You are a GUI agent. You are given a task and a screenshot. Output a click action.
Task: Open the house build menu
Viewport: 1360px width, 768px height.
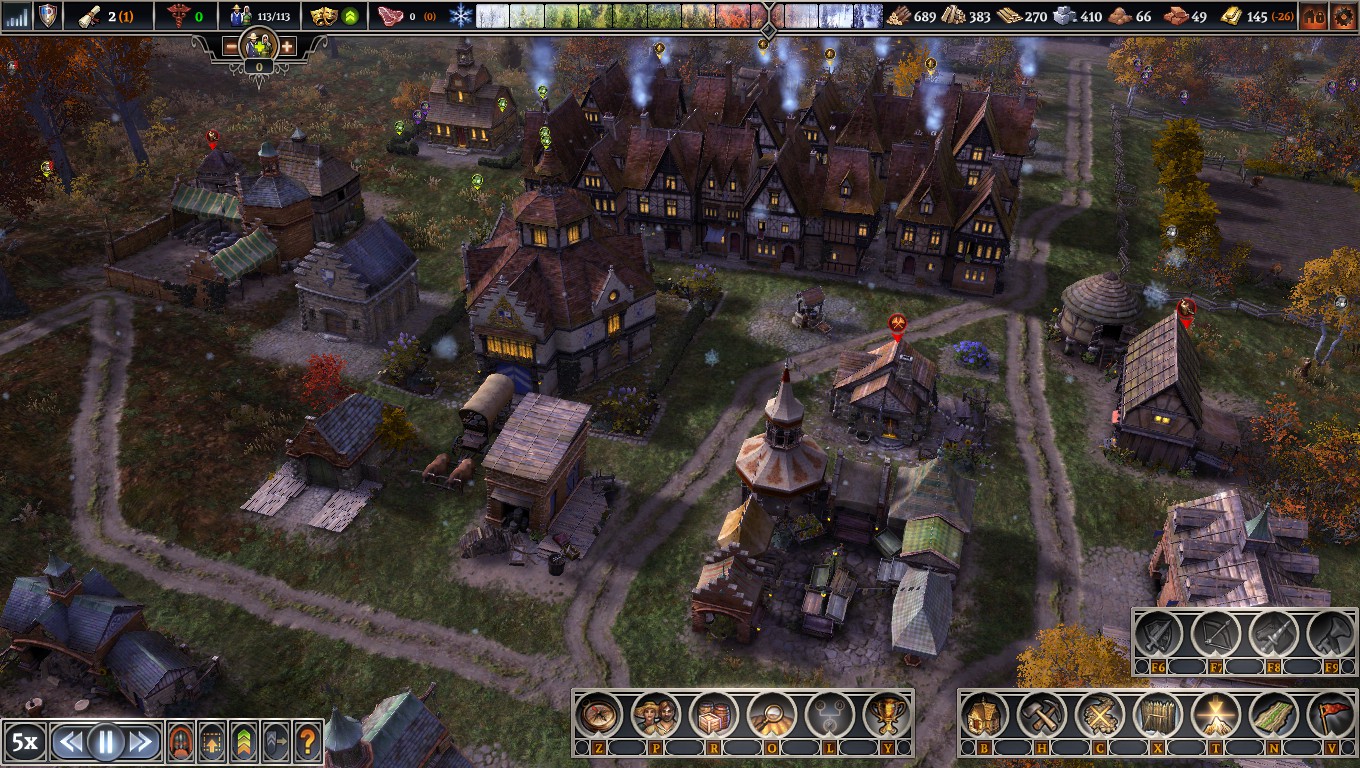coord(985,715)
